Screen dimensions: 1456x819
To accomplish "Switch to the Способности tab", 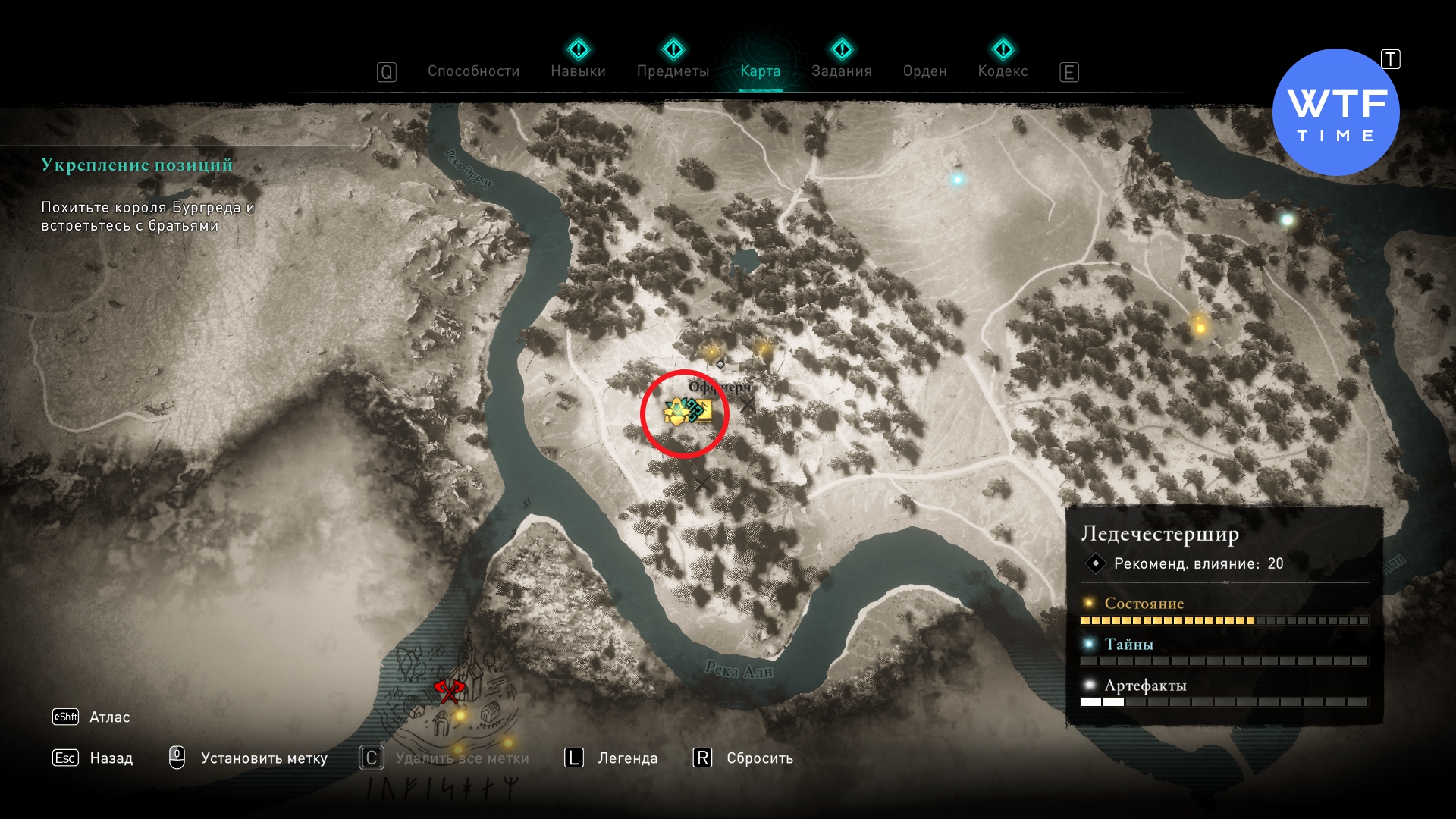I will [x=473, y=71].
